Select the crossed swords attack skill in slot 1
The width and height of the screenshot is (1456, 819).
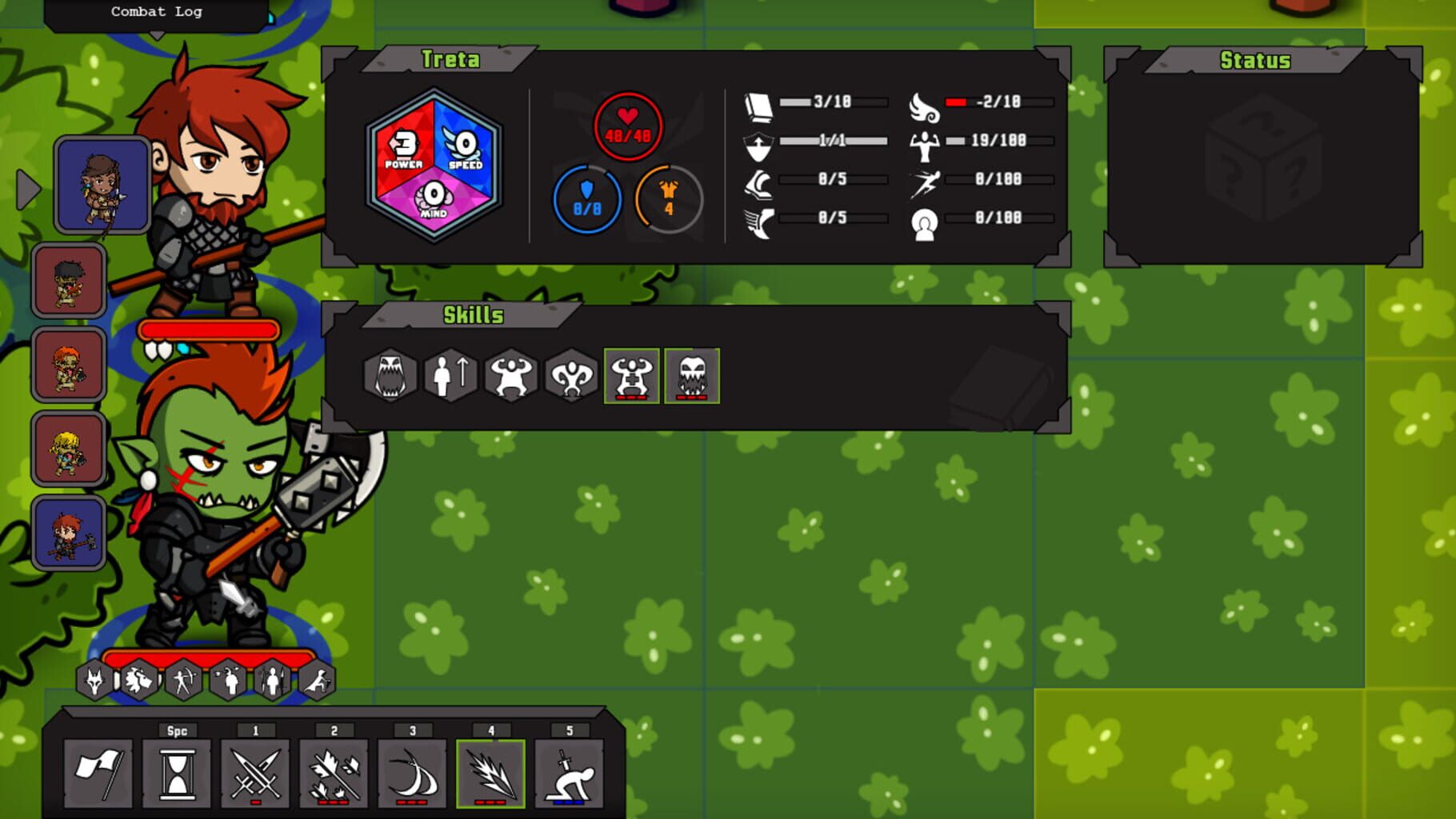[256, 772]
